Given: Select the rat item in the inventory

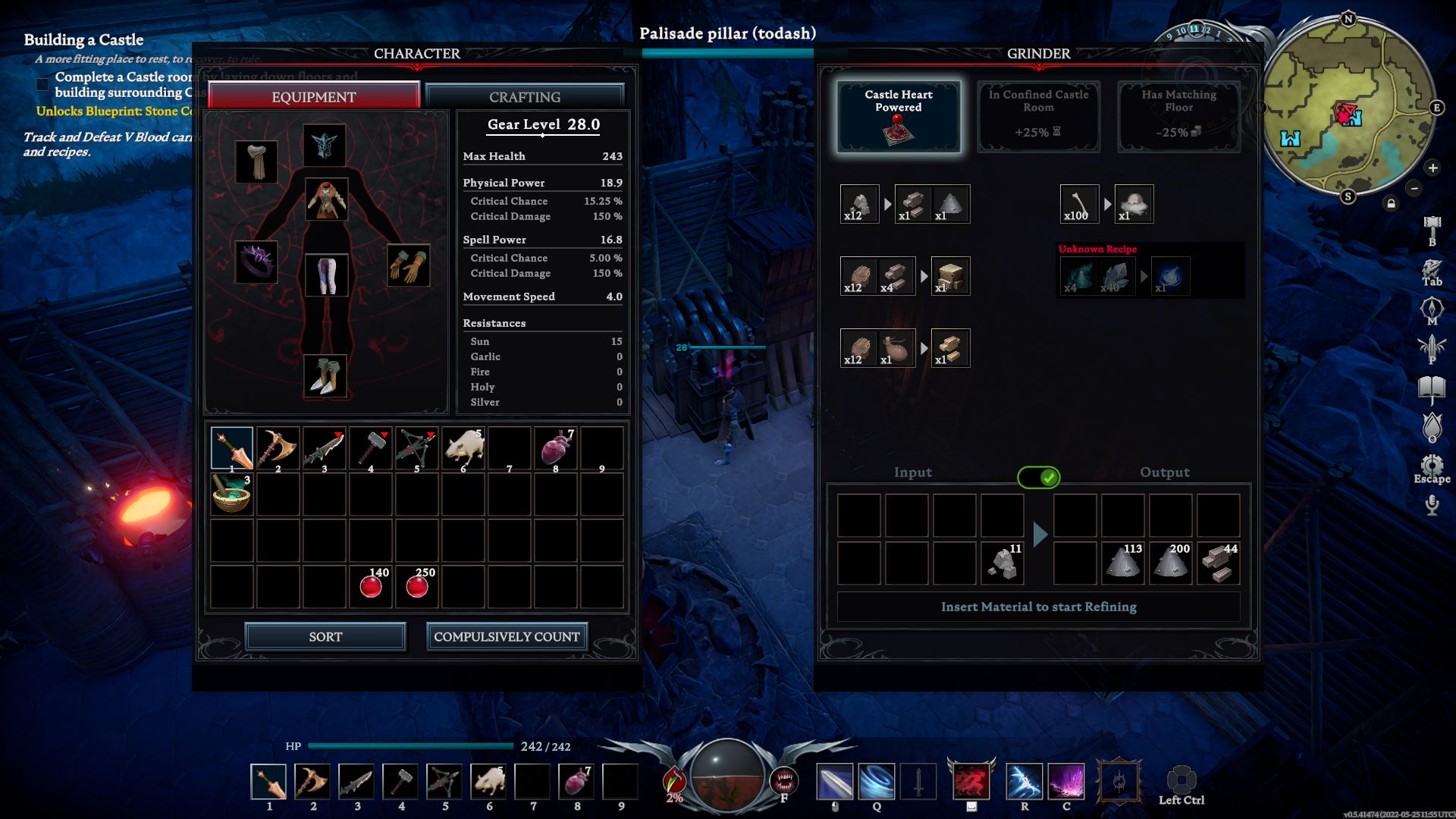Looking at the screenshot, I should pyautogui.click(x=463, y=448).
